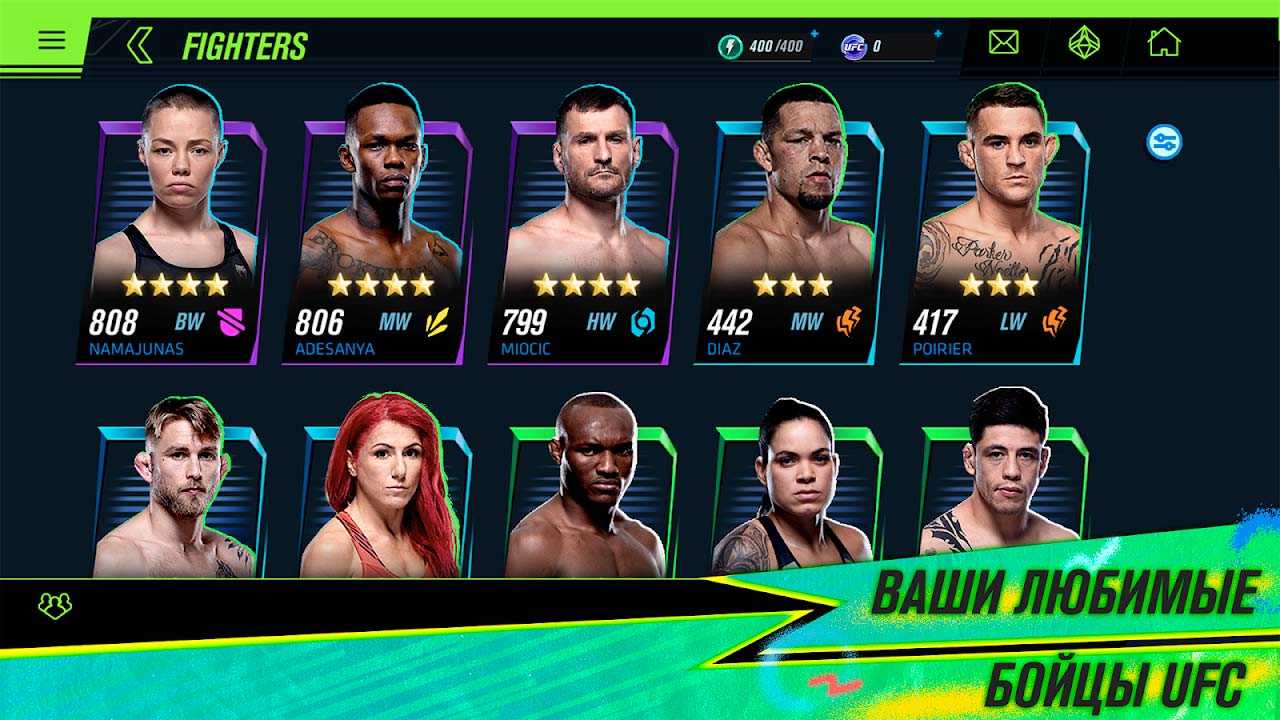Screen dimensions: 1280x720
Task: Open the group icon at bottom left
Action: click(x=54, y=605)
